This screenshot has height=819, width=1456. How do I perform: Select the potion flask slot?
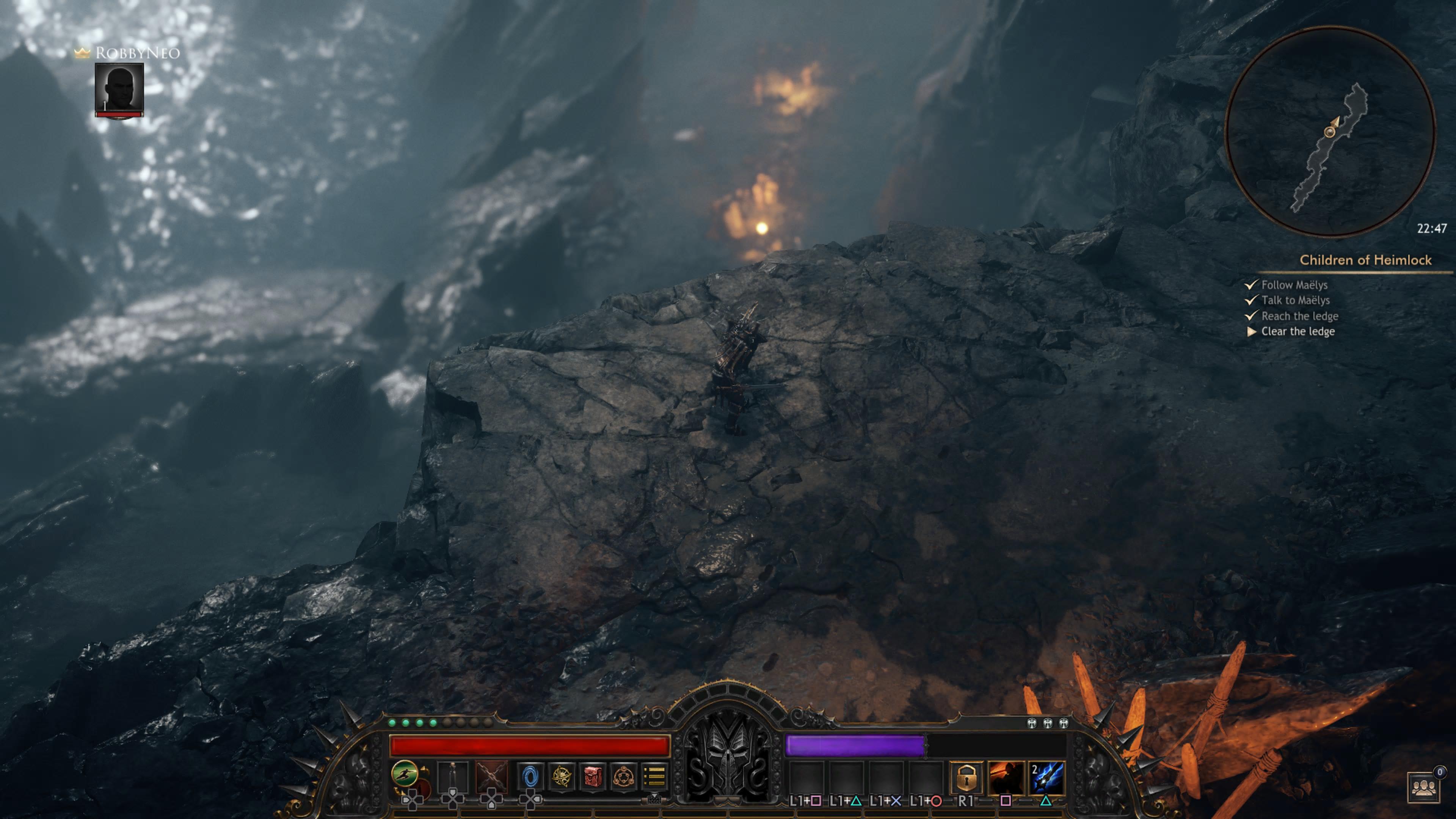(453, 777)
